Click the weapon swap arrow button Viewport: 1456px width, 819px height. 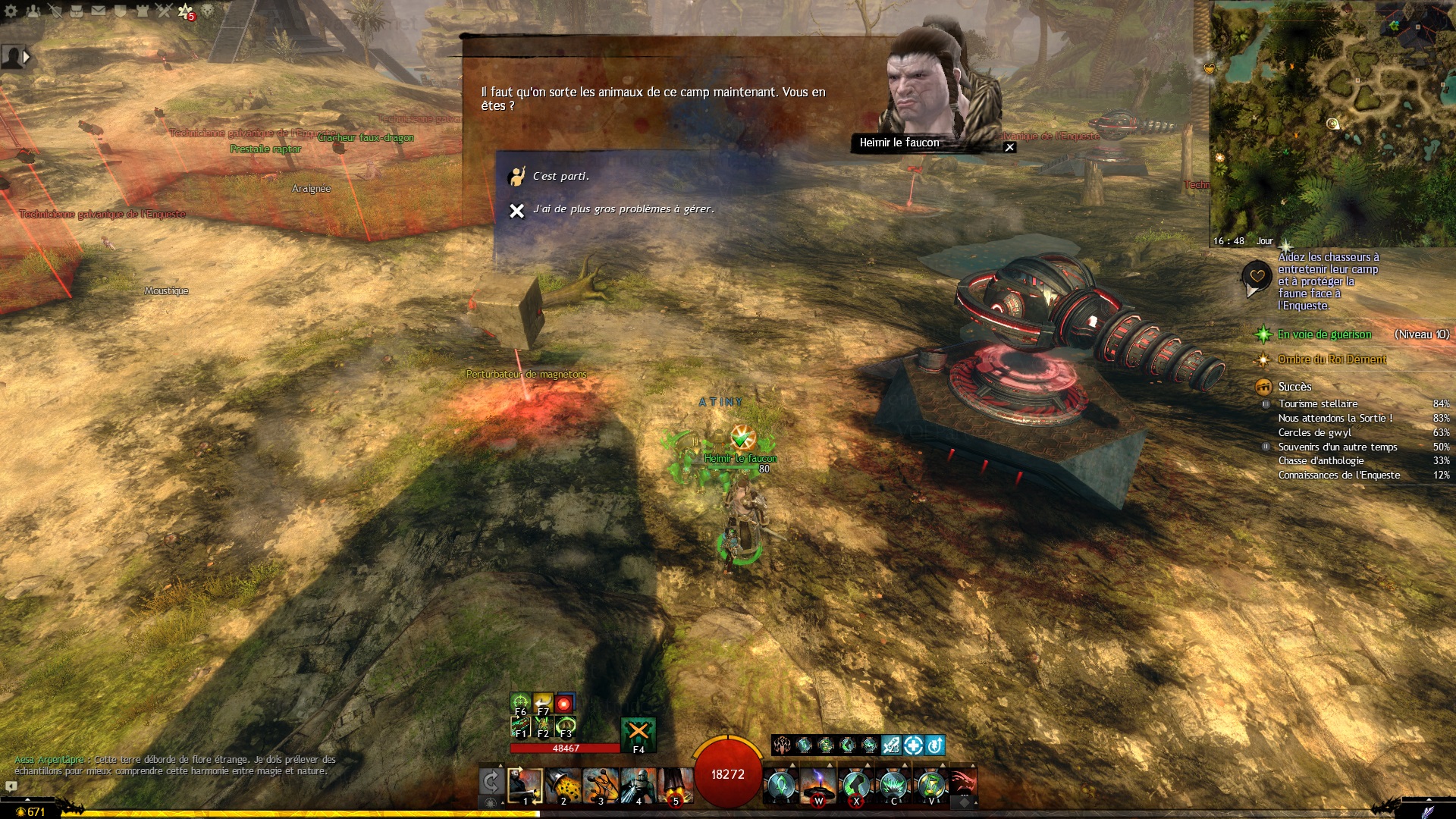coord(491,782)
